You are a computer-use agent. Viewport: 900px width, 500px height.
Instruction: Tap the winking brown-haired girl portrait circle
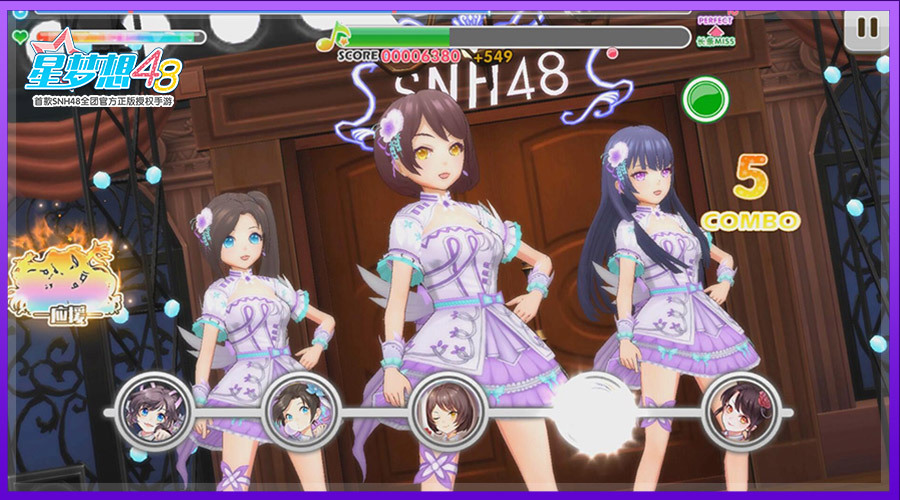pos(448,412)
